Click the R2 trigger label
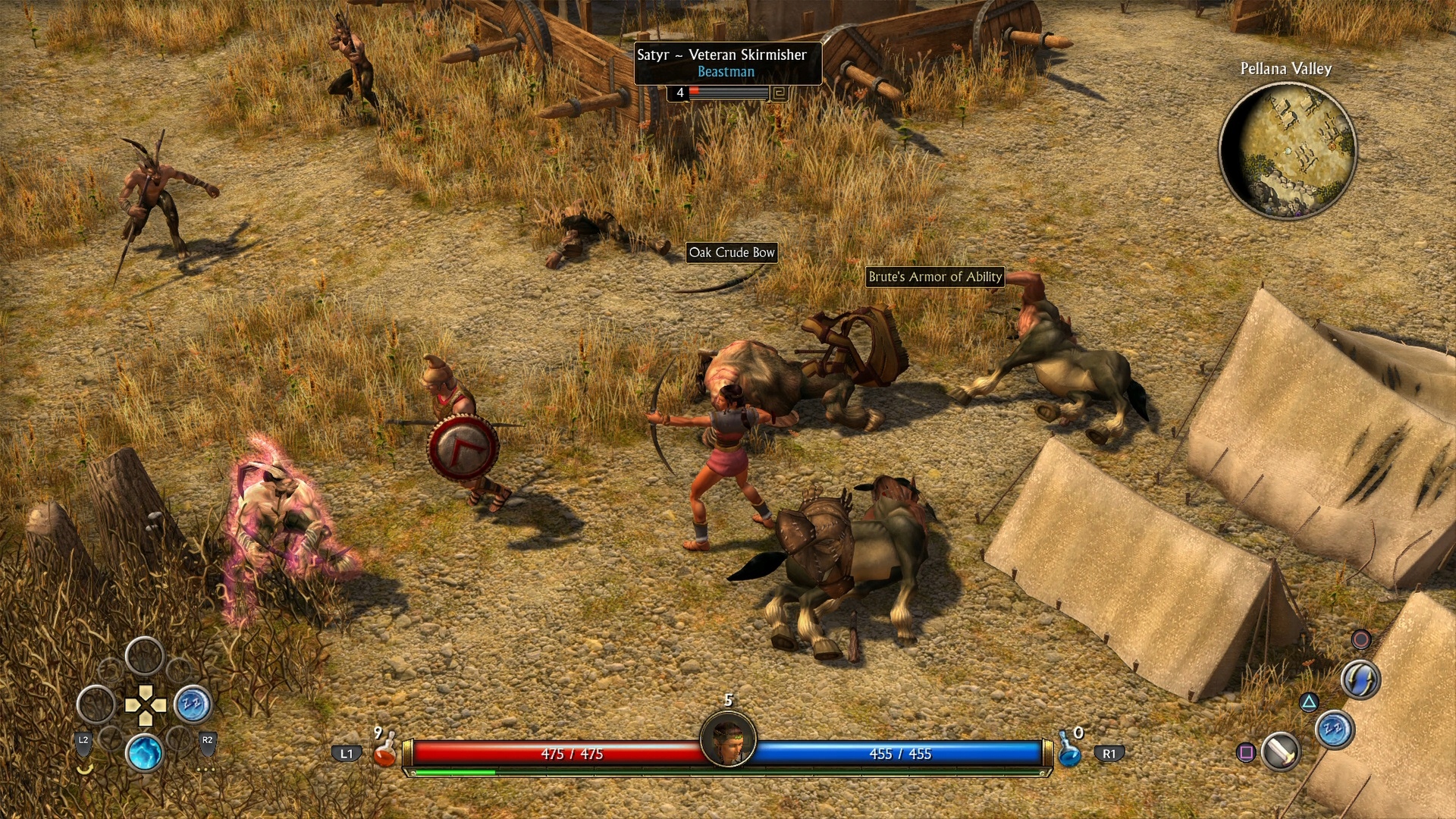Screen dimensions: 1456x819 208,740
